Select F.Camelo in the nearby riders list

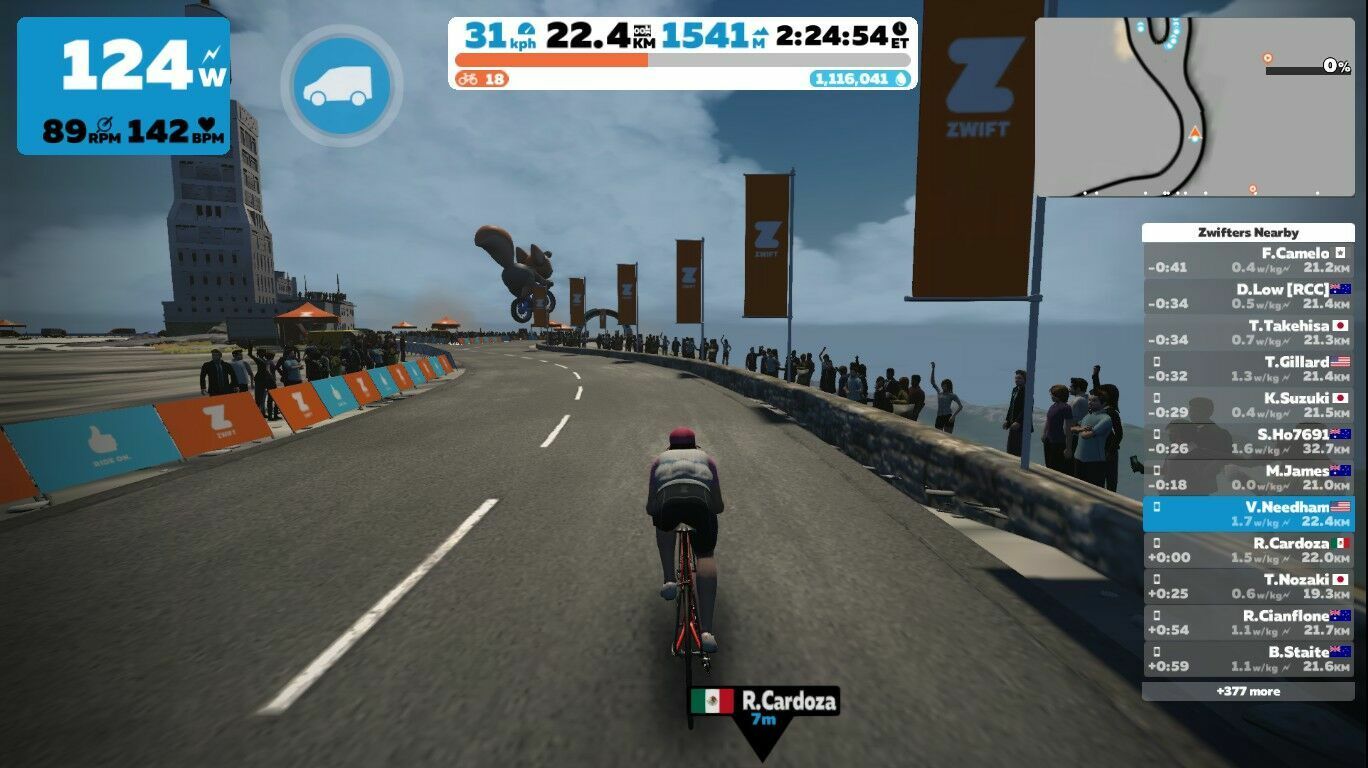tap(1248, 261)
